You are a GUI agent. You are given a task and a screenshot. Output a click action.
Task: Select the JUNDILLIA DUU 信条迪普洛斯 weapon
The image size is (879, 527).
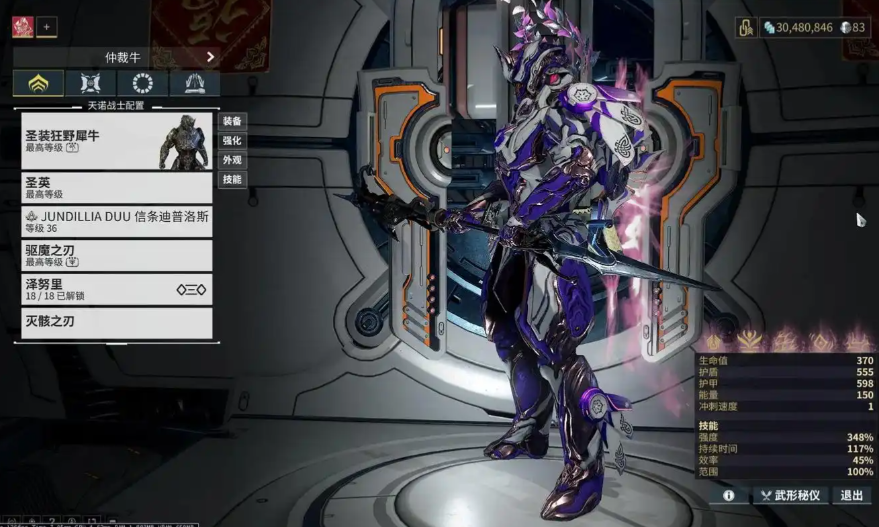click(116, 222)
